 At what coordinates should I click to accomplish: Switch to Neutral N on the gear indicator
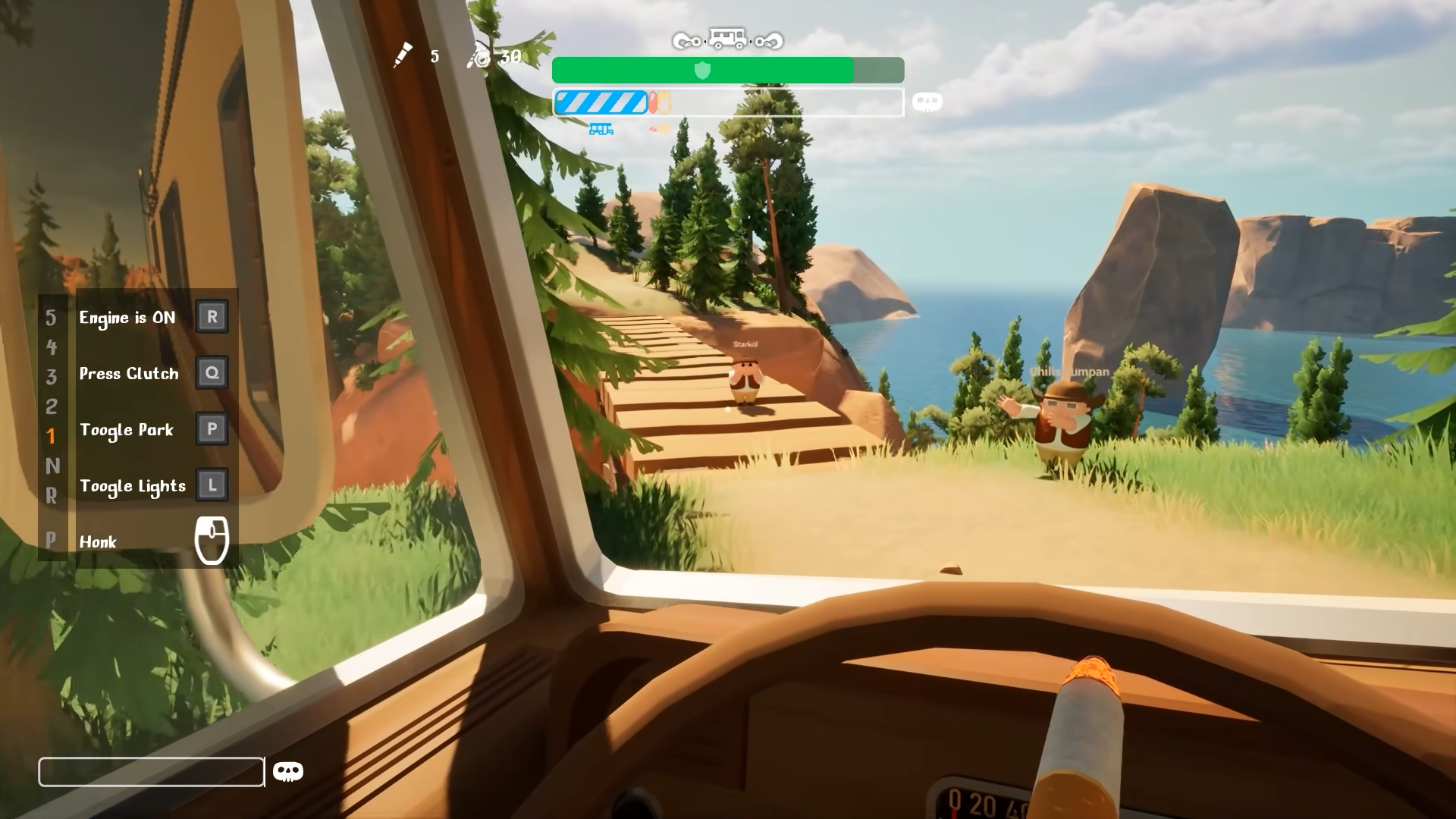[x=52, y=466]
